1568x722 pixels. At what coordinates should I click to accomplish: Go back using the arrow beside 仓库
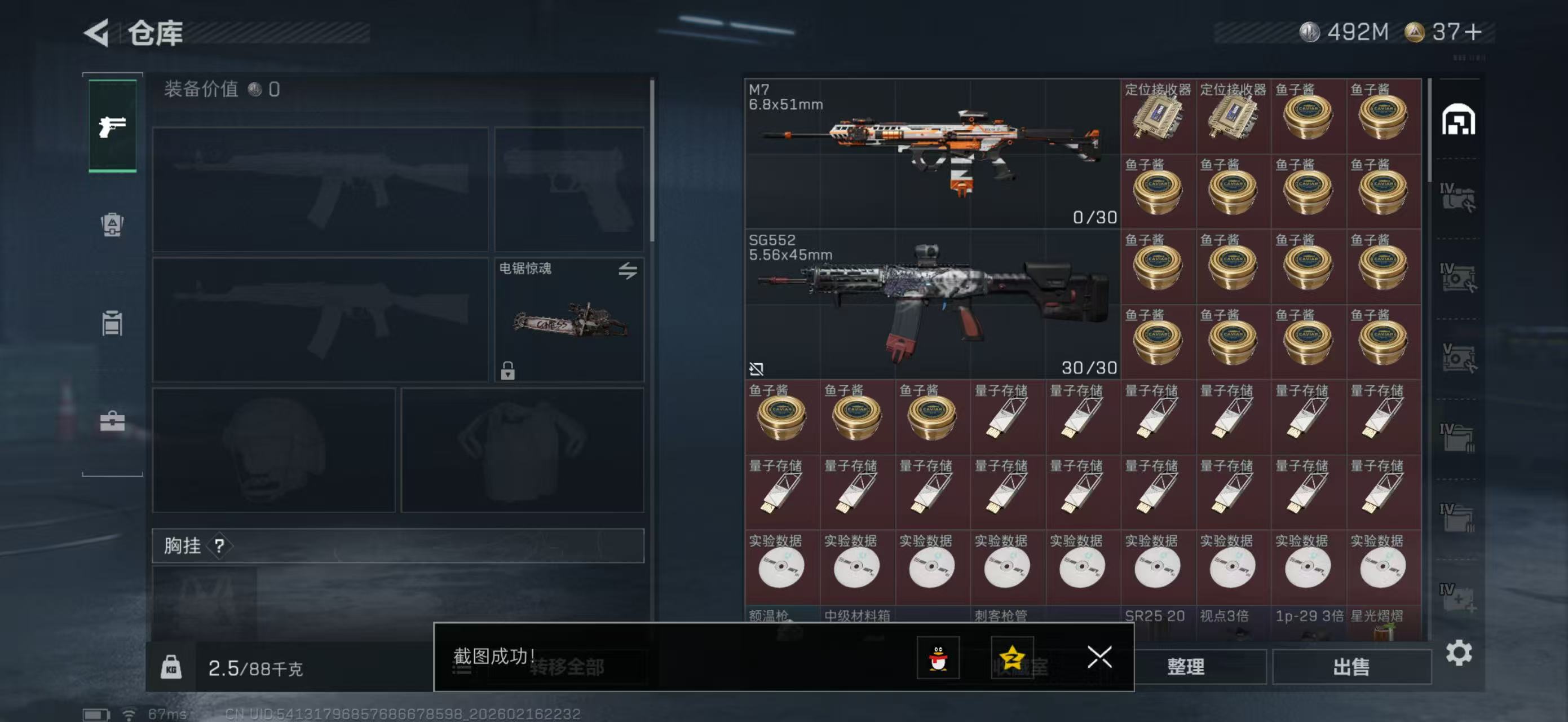(97, 33)
